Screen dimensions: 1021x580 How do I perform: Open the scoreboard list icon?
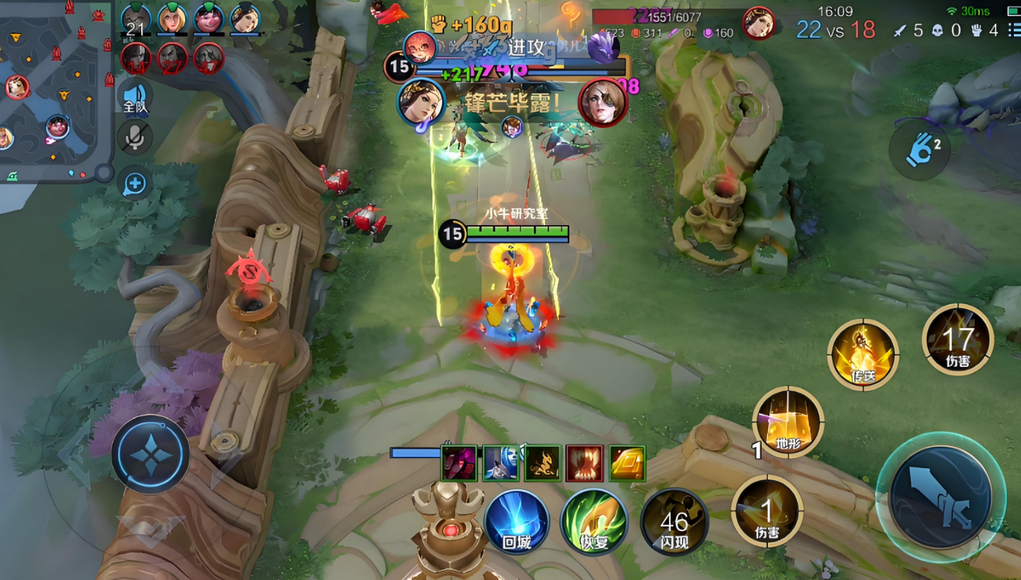point(1013,30)
